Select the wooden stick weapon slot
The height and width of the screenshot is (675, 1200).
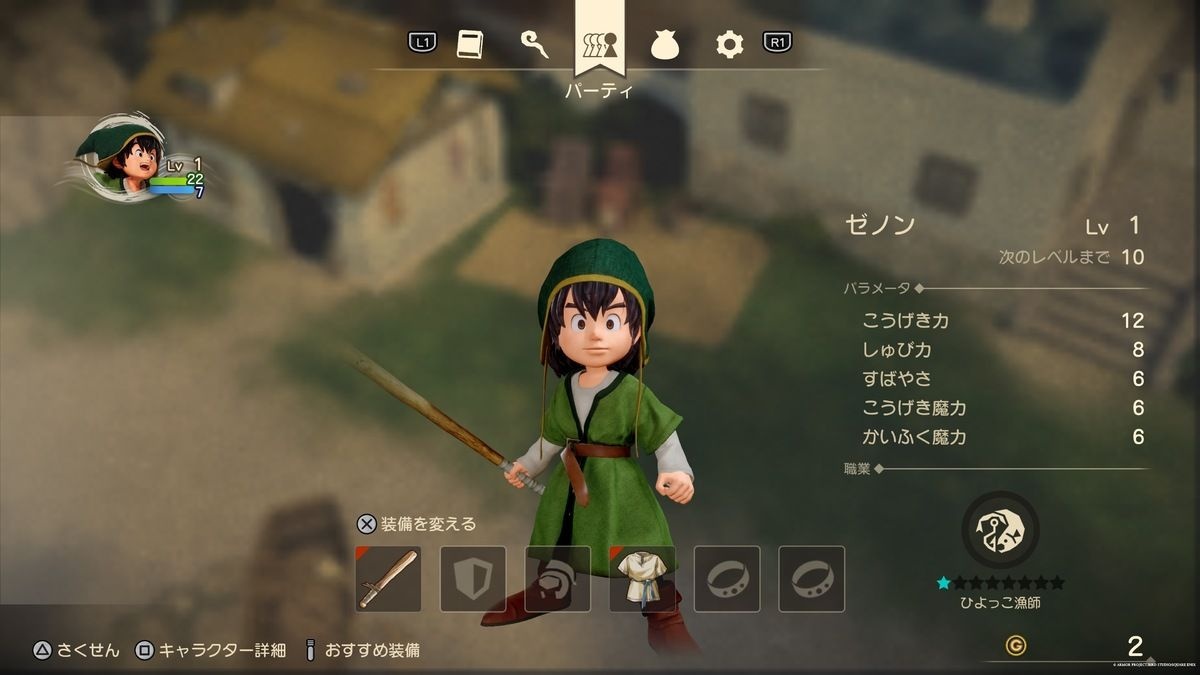point(388,579)
